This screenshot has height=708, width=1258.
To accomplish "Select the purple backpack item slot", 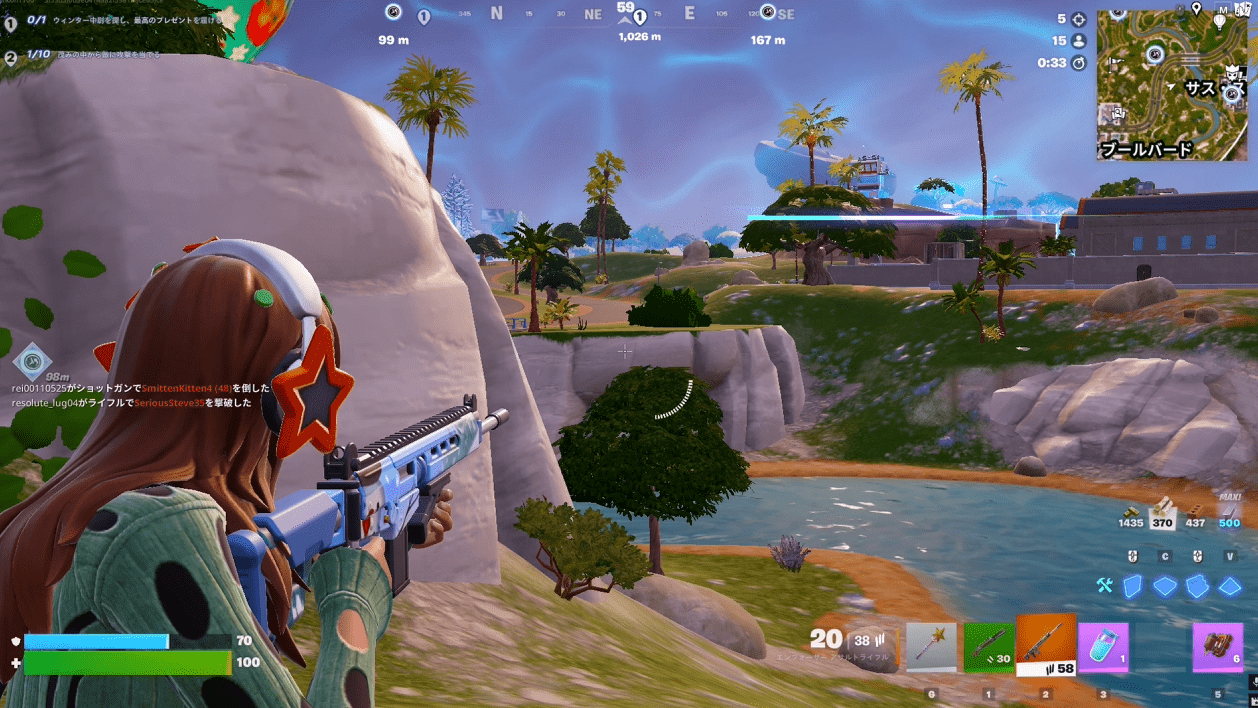I will click(x=1218, y=648).
